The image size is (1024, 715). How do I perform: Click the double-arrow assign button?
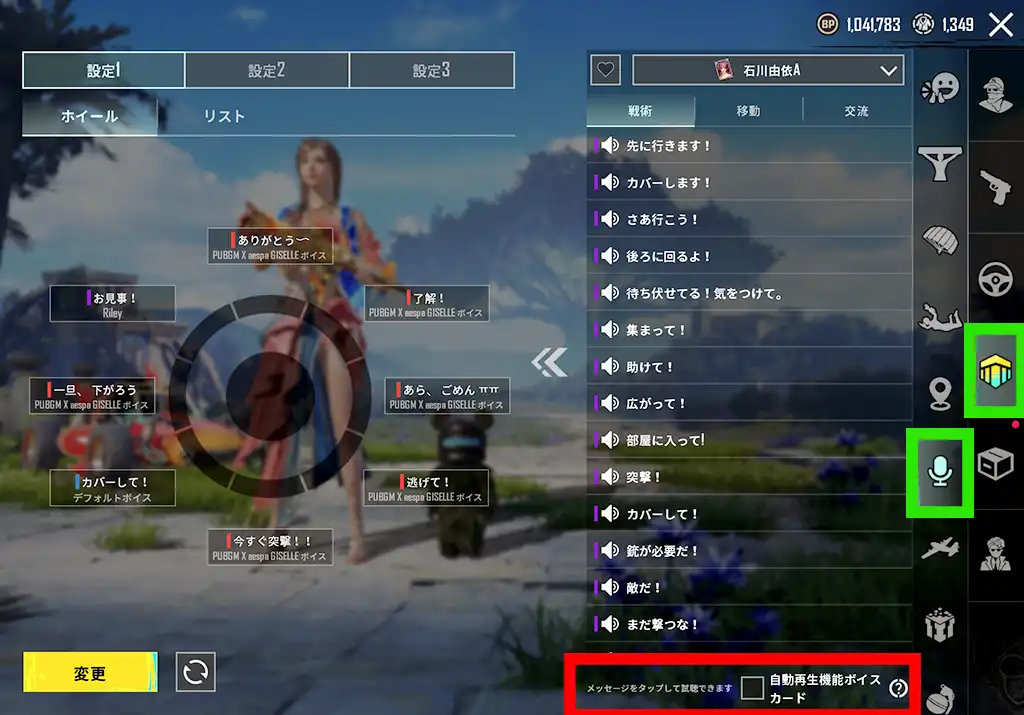(x=548, y=363)
